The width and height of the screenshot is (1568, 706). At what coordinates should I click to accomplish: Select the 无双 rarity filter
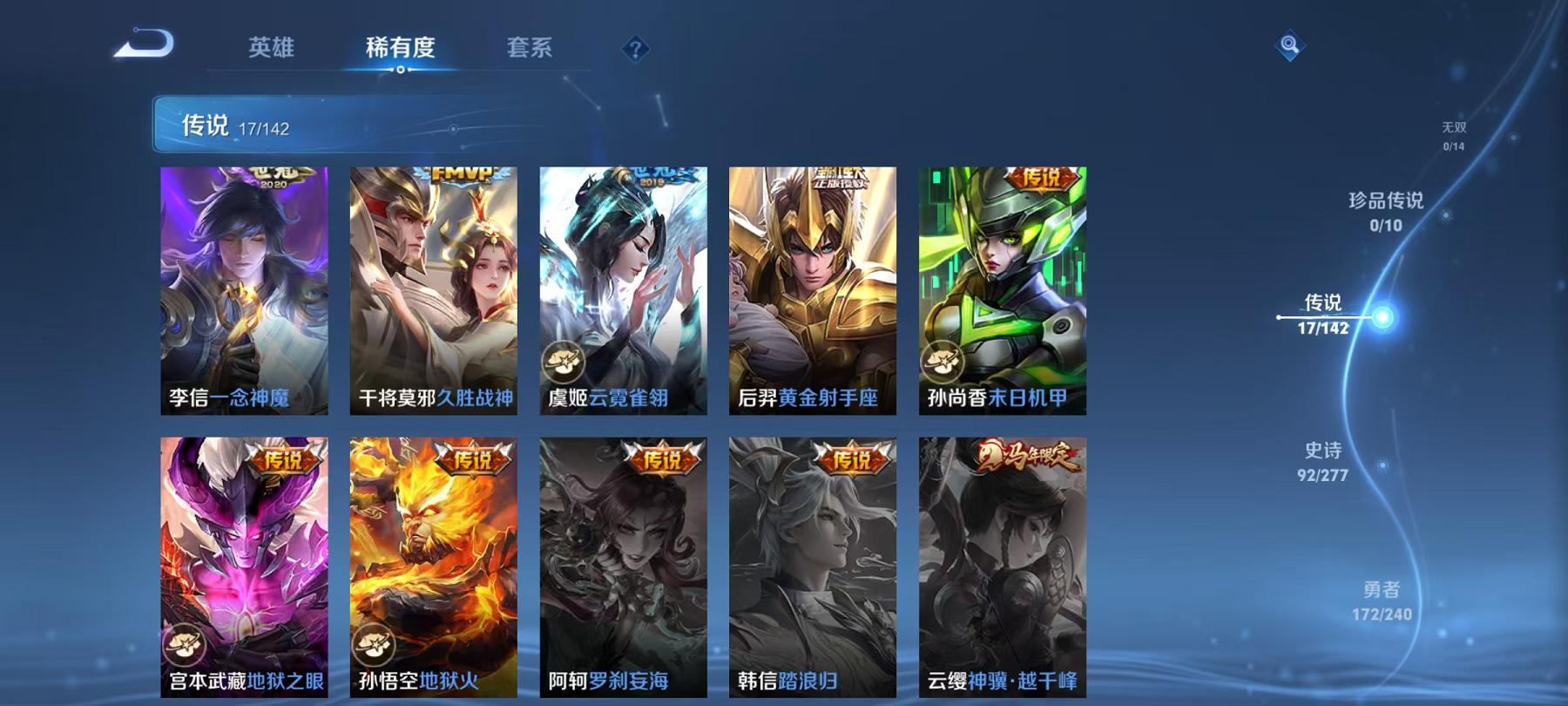pos(1453,135)
